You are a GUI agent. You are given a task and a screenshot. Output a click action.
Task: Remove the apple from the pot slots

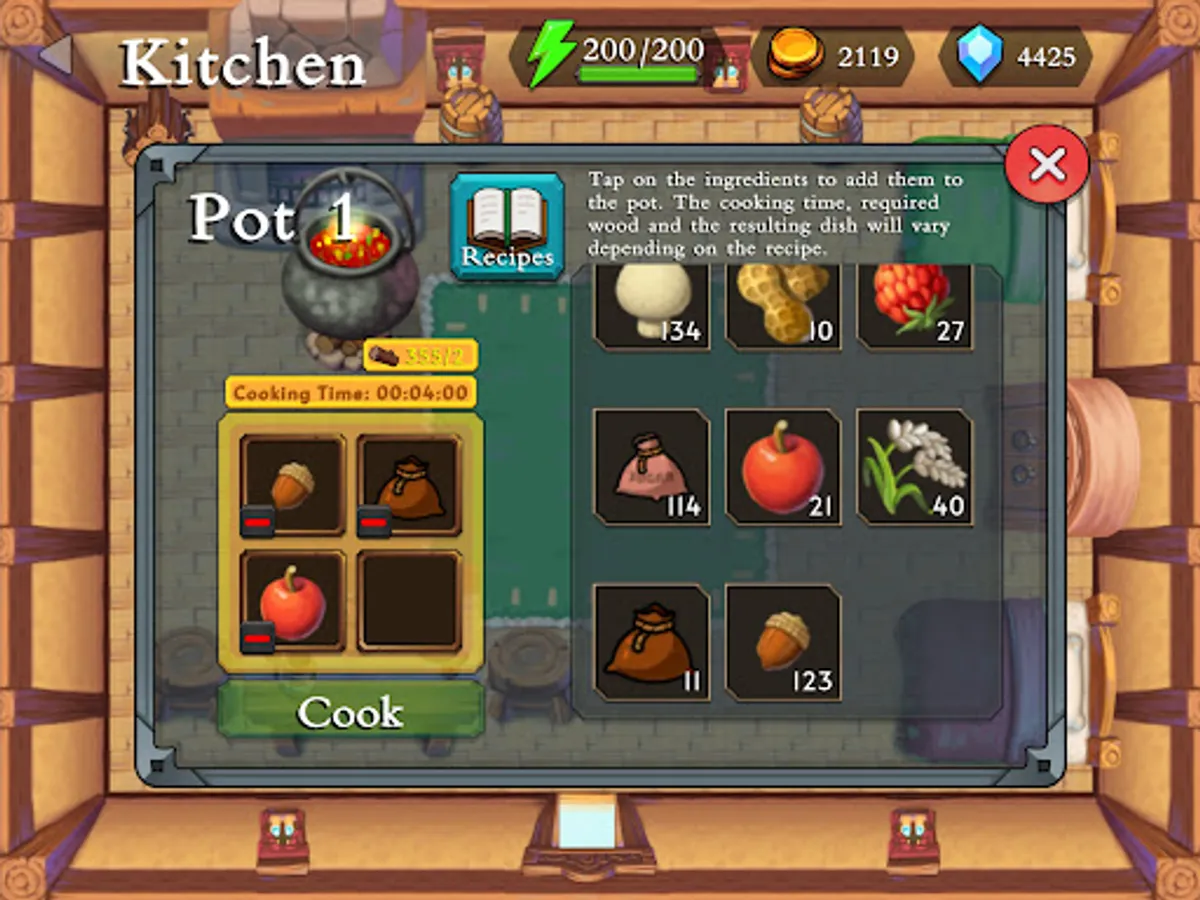pyautogui.click(x=258, y=637)
